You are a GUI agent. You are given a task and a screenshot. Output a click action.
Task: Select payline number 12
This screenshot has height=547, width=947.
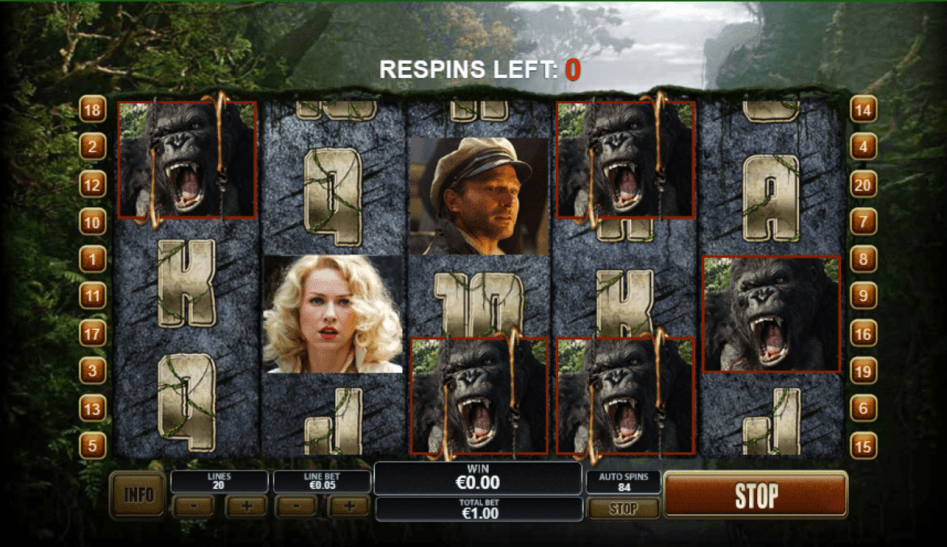click(93, 184)
